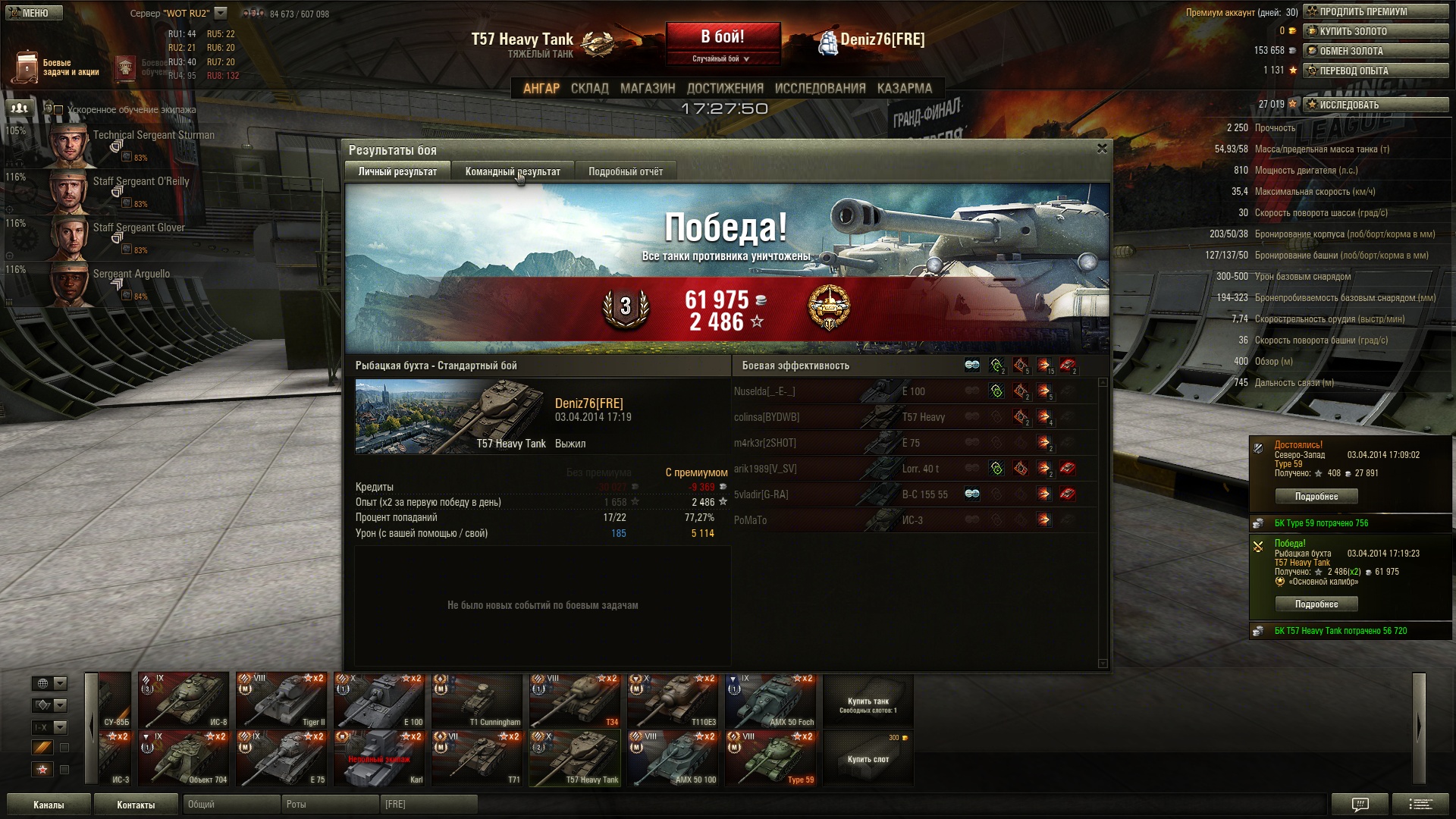Choose ПЕРЕВОД ОПЫТА experience conversion
This screenshot has width=1456, height=819.
coord(1375,71)
